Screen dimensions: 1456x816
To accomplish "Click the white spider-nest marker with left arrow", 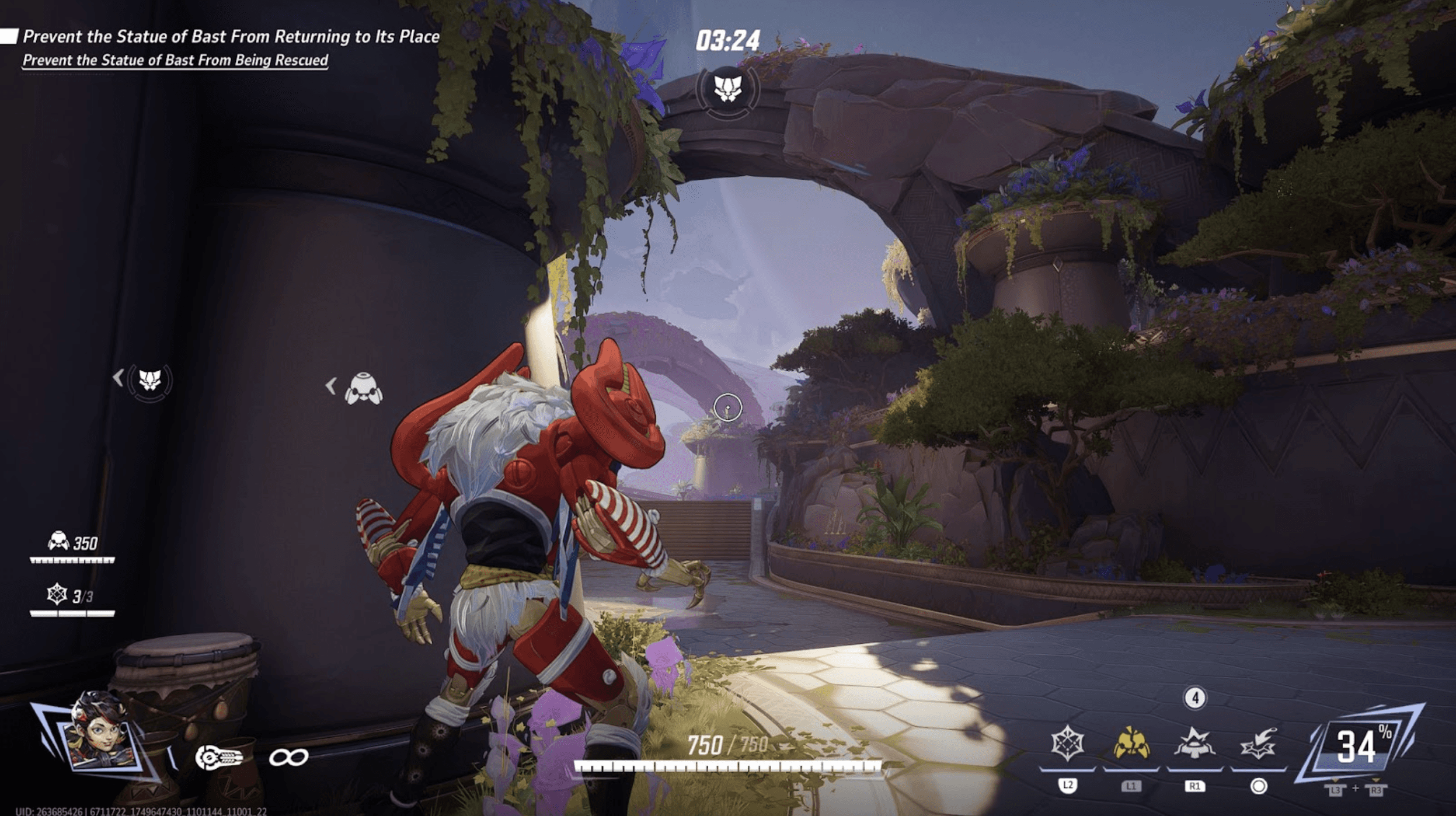I will coord(363,388).
